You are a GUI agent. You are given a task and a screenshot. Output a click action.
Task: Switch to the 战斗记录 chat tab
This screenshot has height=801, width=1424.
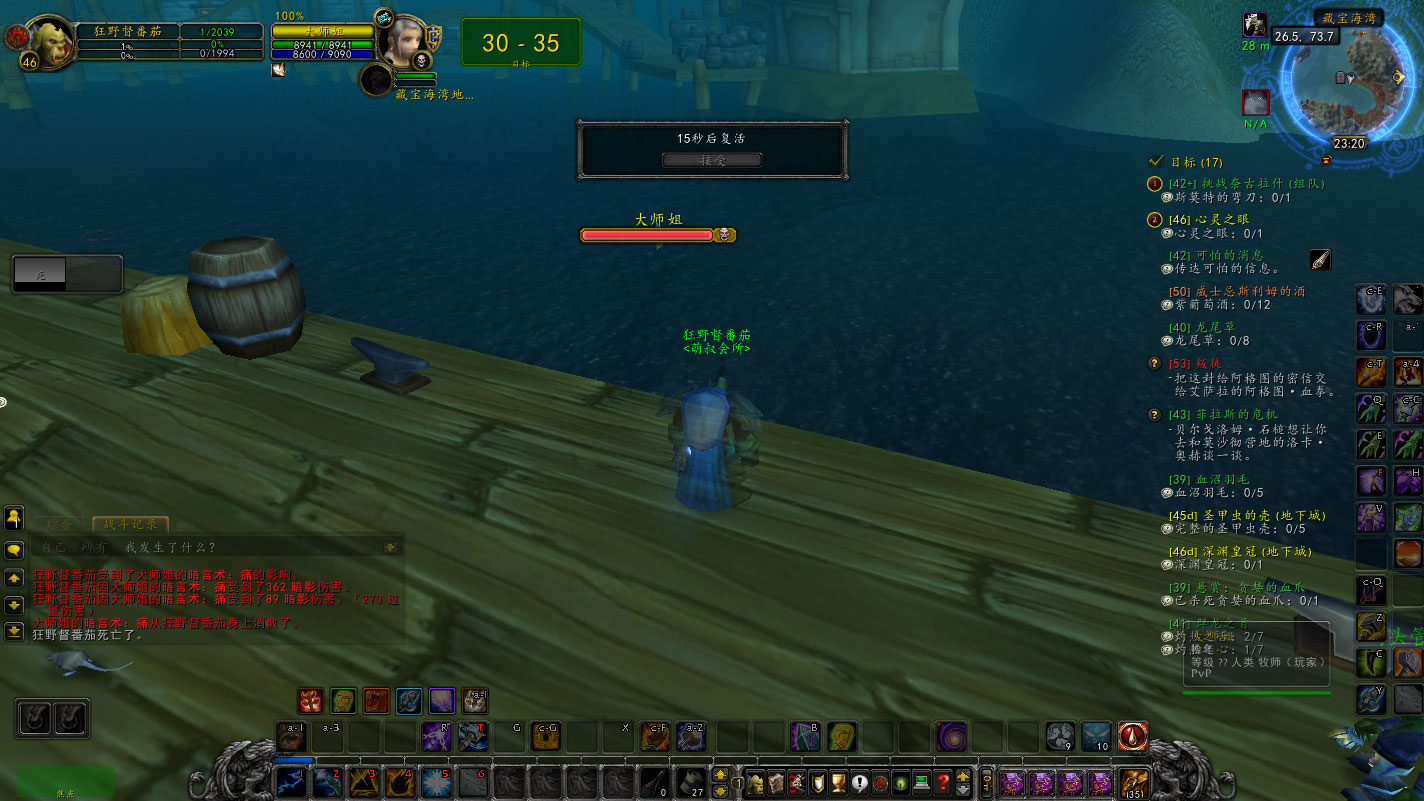point(130,521)
